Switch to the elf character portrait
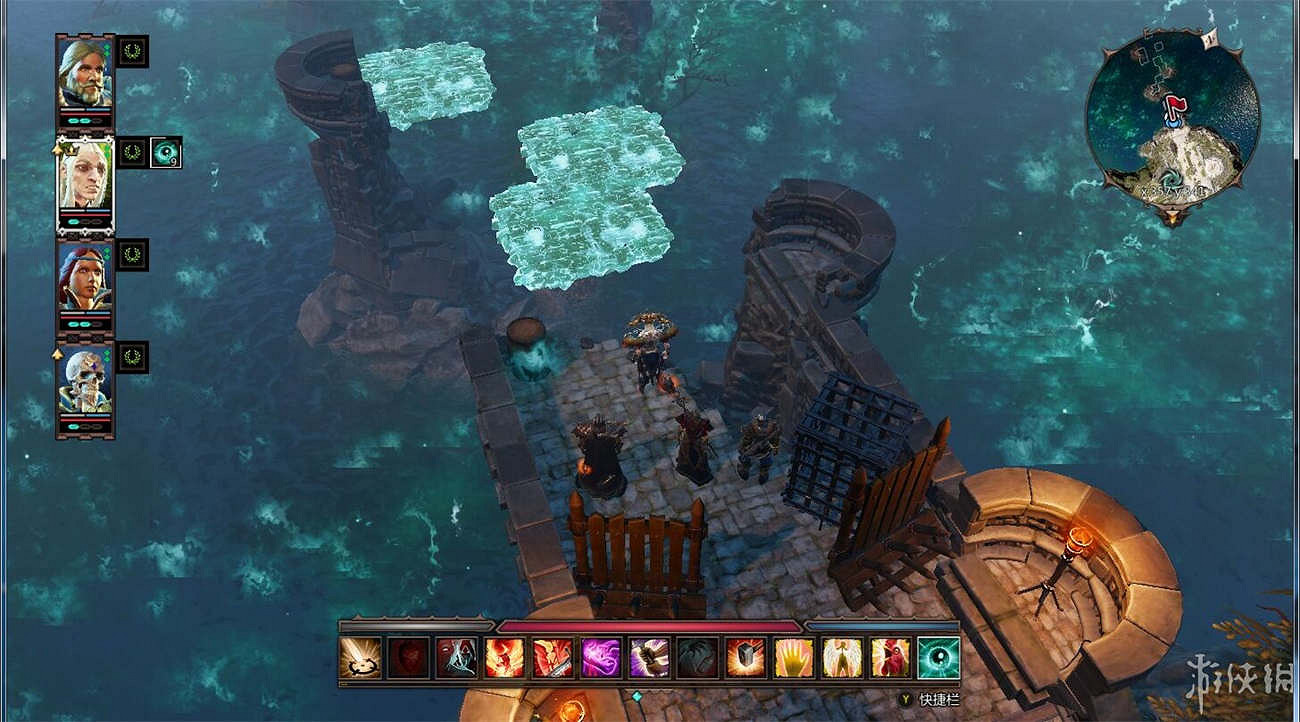 click(84, 178)
